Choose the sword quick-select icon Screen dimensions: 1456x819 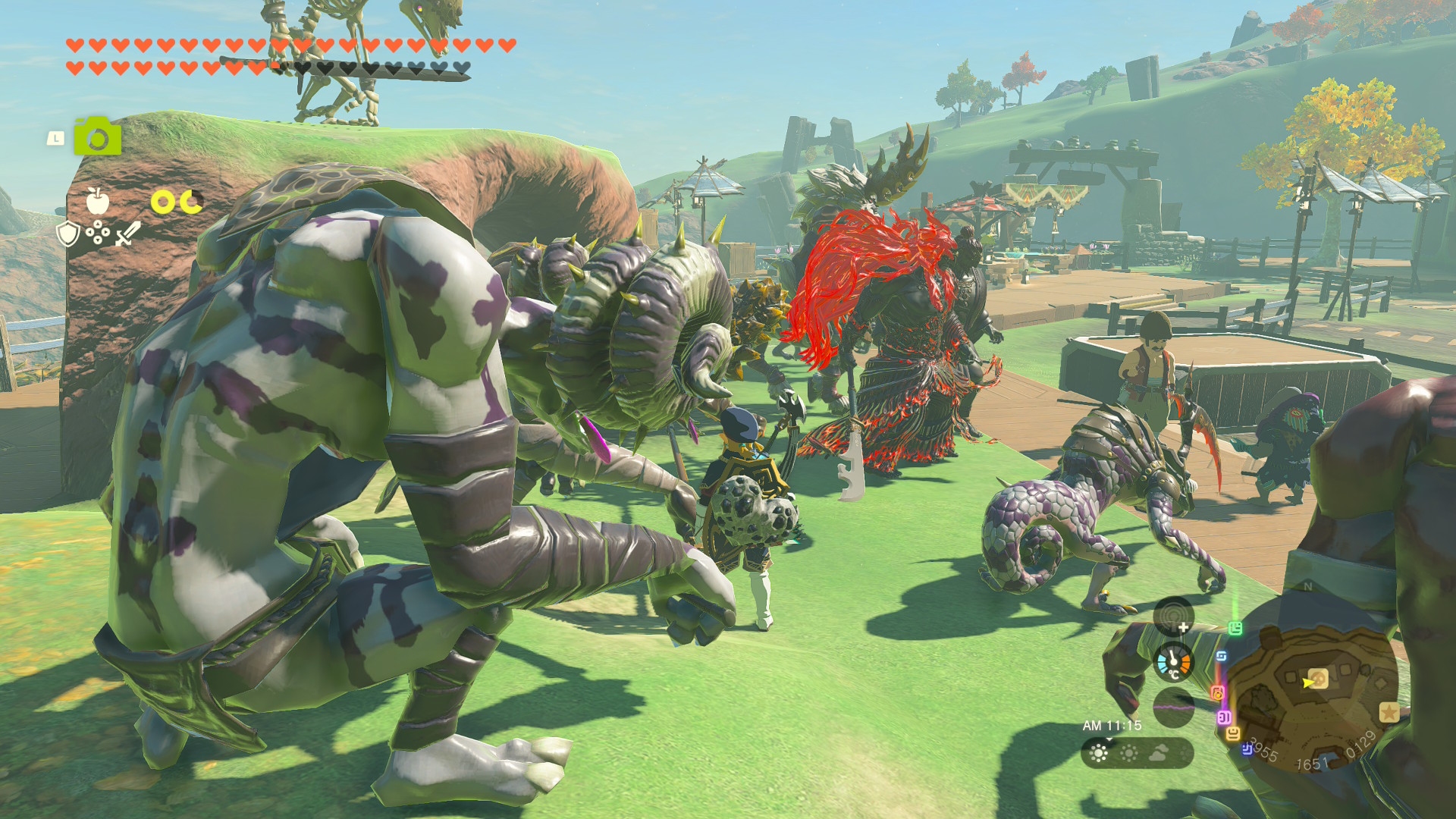127,234
